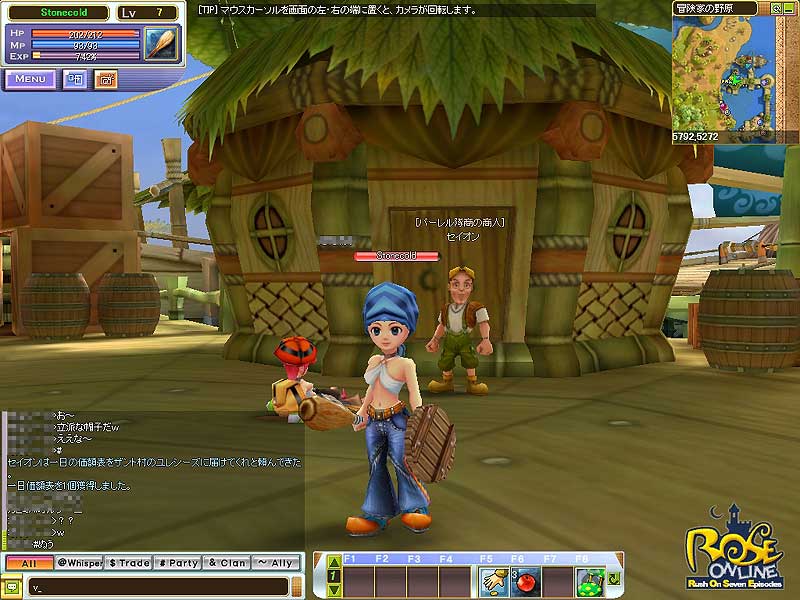800x600 pixels.
Task: Use the red potion in the F6 slot
Action: 524,580
